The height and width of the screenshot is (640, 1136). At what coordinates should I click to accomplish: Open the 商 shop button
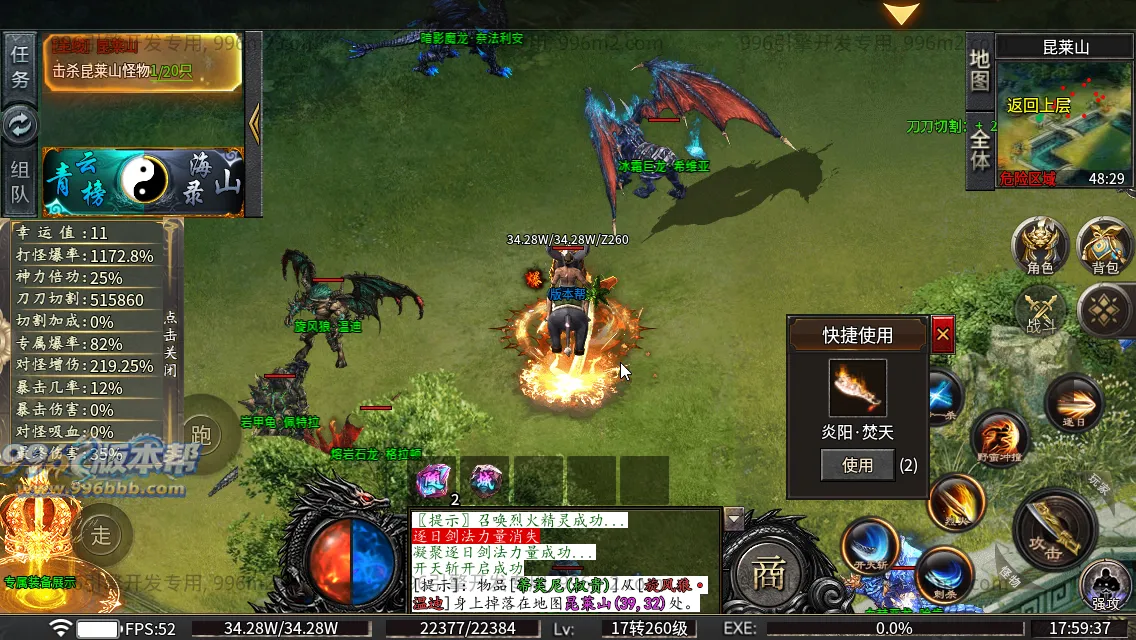pos(768,573)
